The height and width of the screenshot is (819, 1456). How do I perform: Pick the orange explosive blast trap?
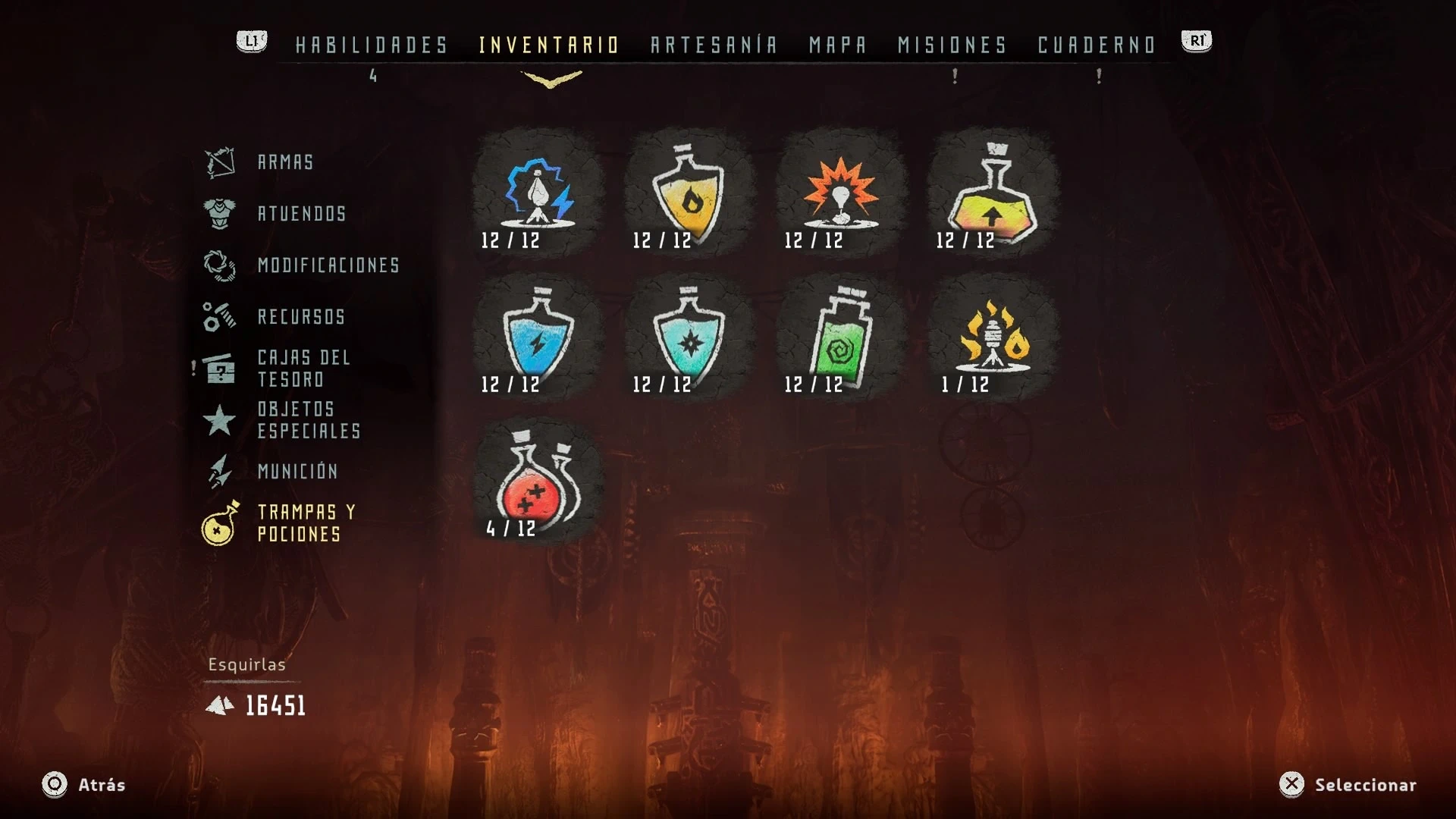coord(840,195)
